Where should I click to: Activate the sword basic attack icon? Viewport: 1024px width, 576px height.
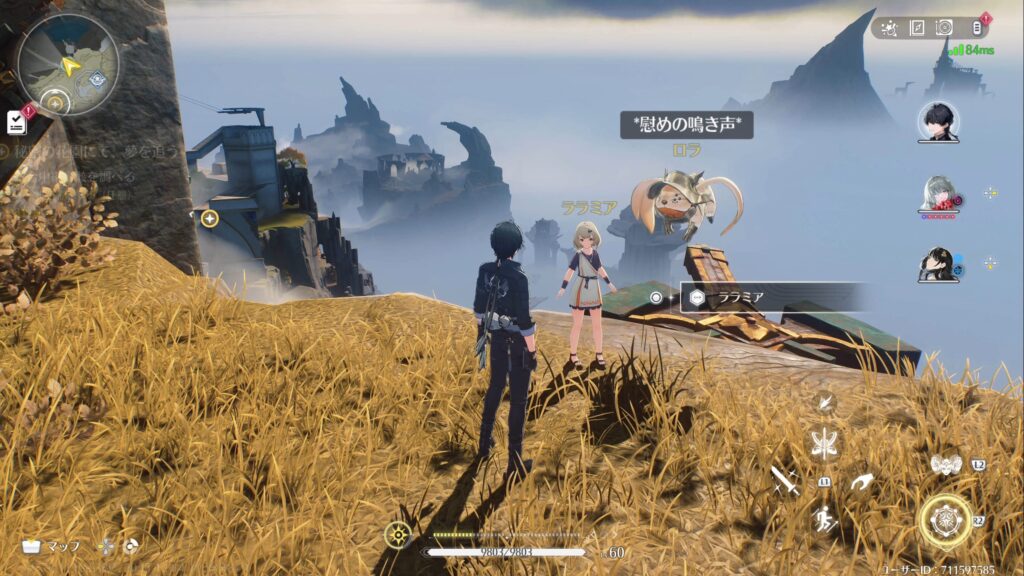click(x=785, y=481)
